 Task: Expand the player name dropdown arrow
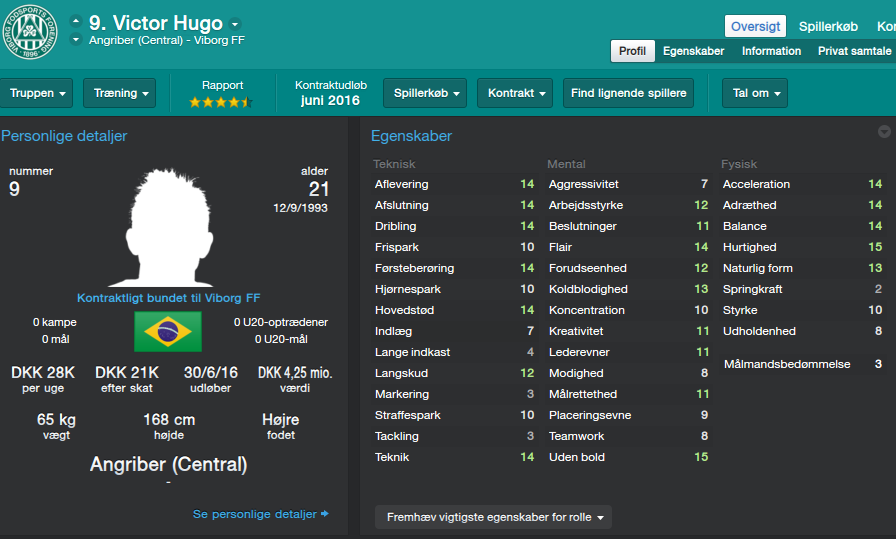(x=235, y=24)
